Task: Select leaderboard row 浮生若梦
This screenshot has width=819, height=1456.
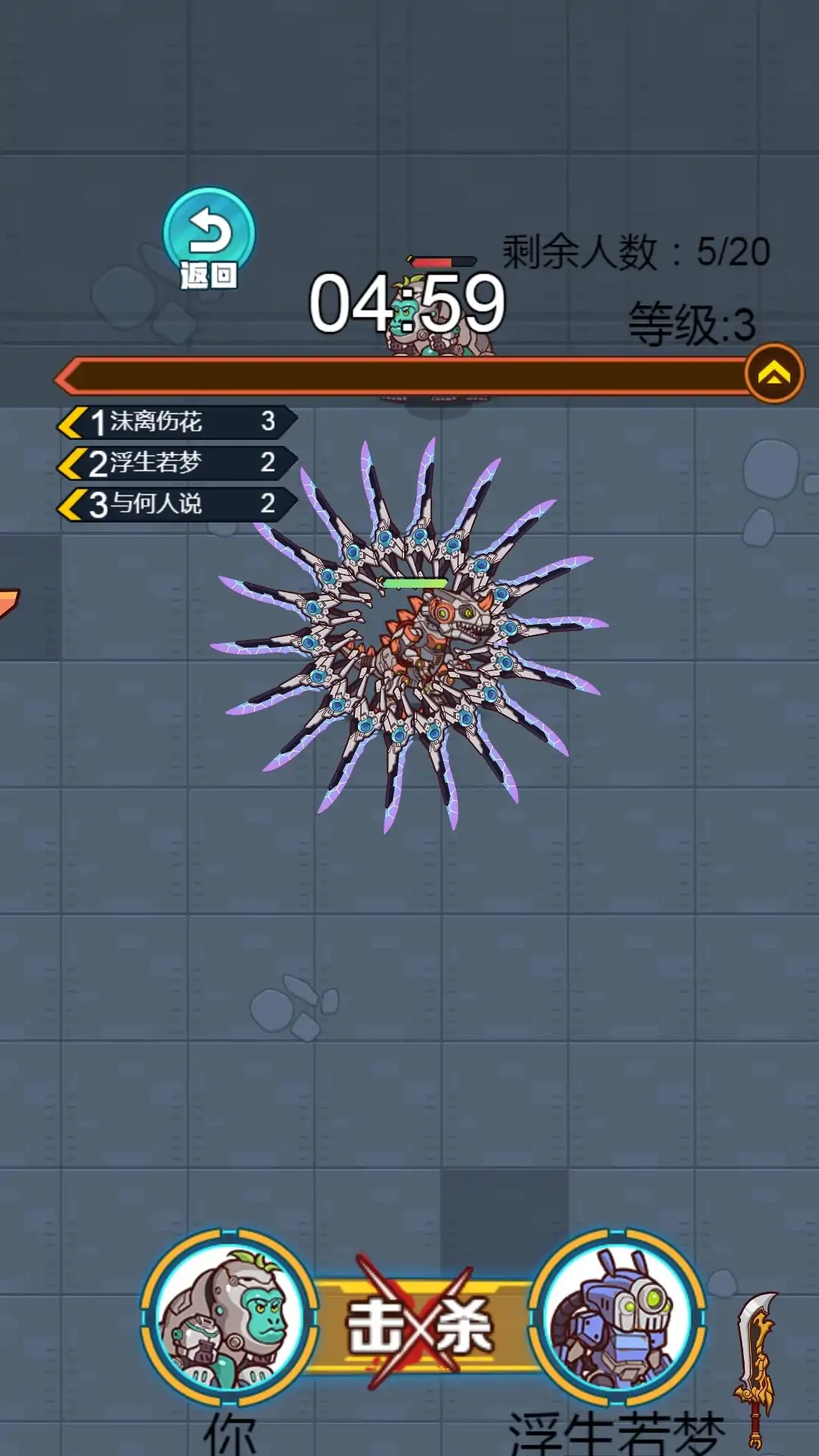Action: pos(177,463)
